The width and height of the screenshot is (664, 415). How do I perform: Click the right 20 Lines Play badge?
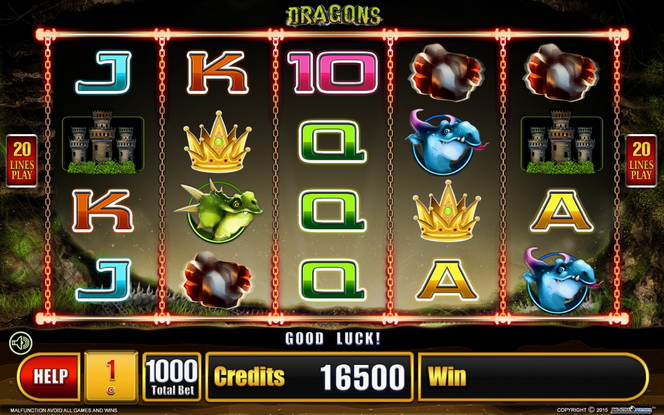tap(641, 160)
